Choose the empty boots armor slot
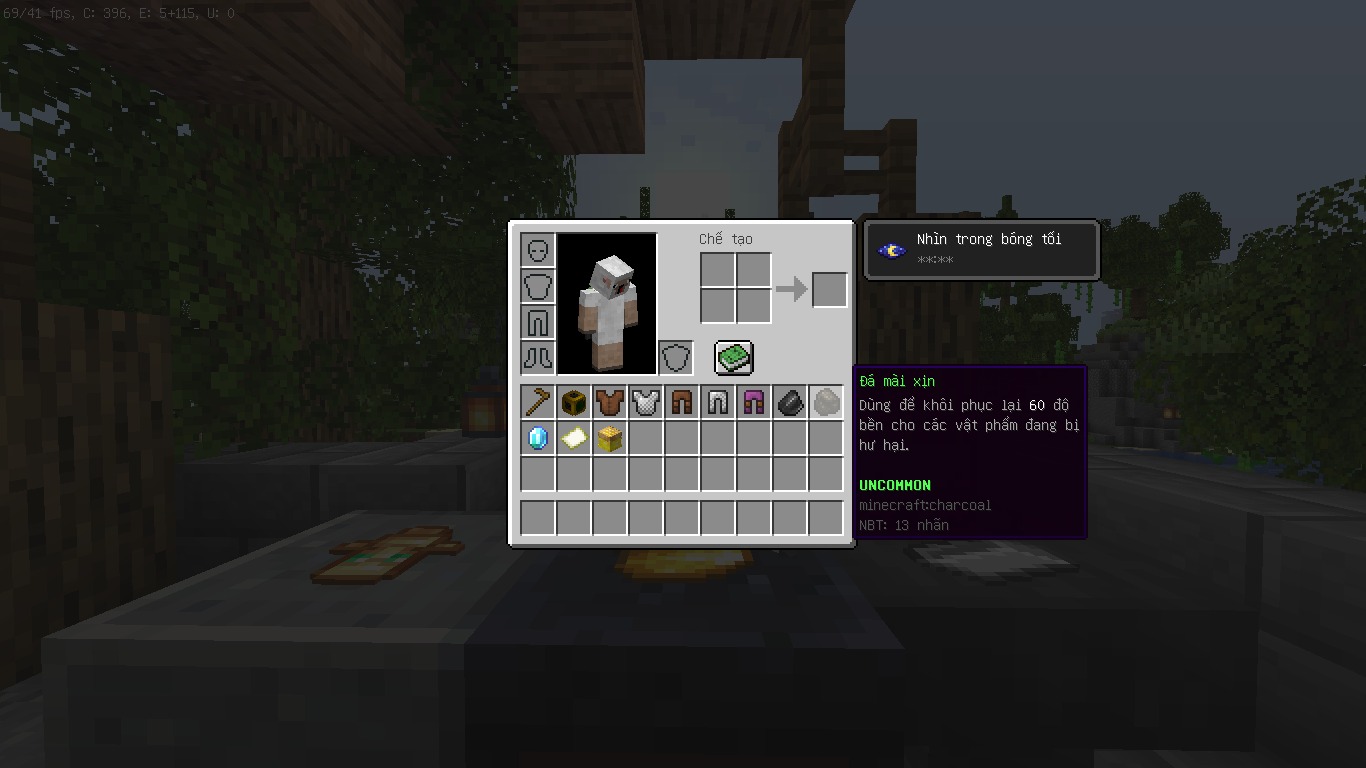This screenshot has height=768, width=1366. coord(538,357)
